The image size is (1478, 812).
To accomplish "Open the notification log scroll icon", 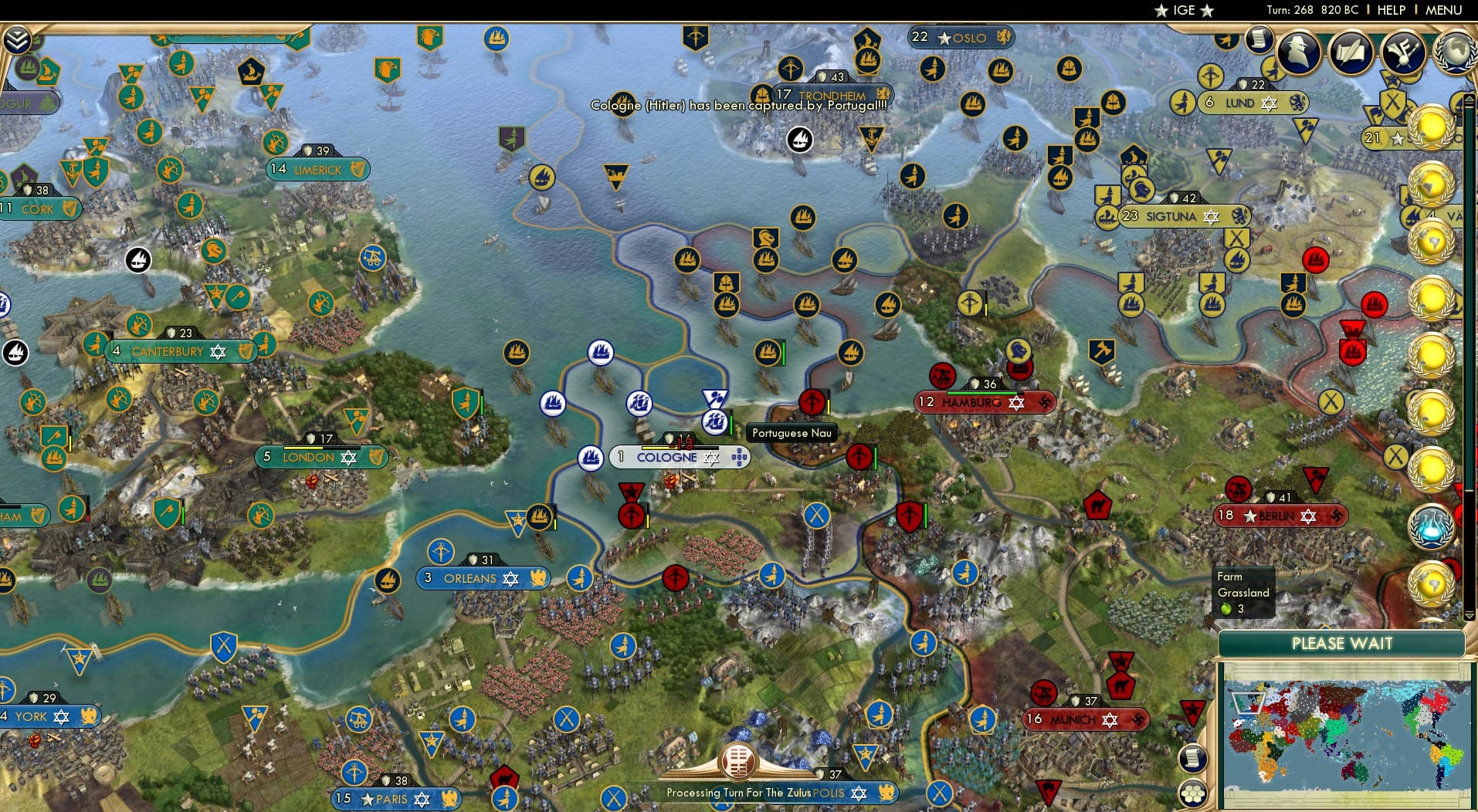I will (x=1258, y=40).
